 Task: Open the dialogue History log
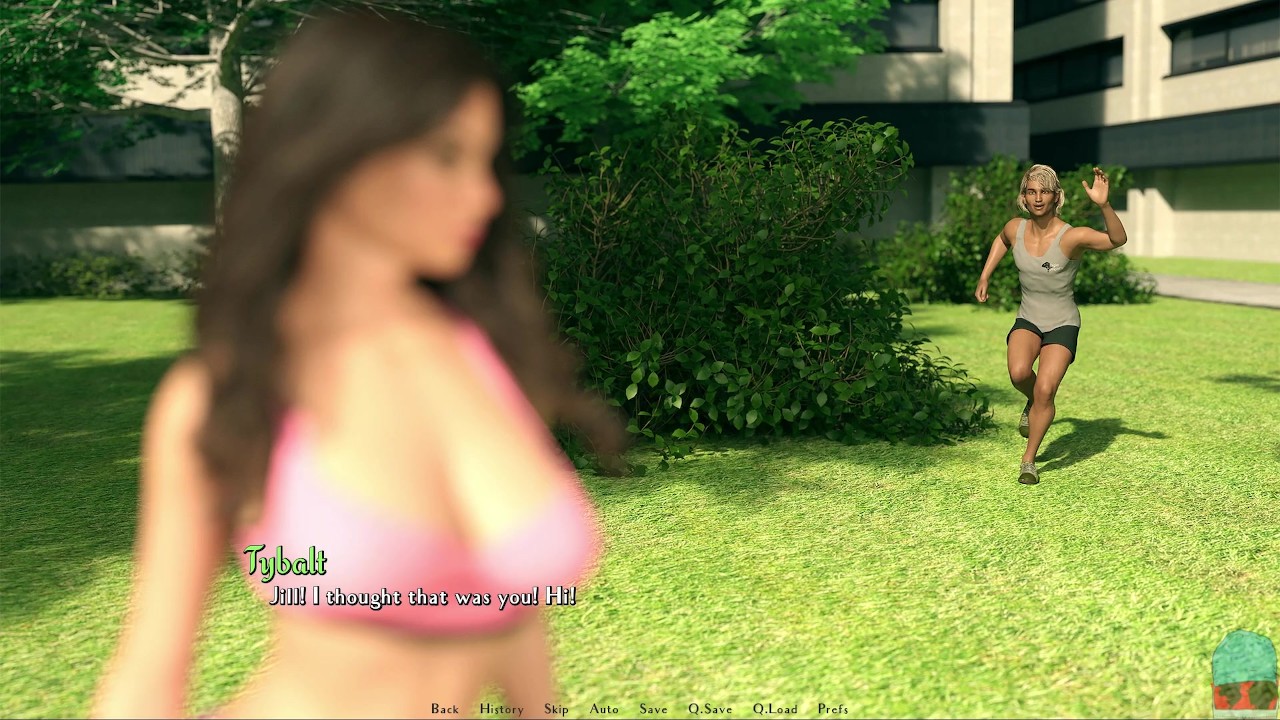501,709
